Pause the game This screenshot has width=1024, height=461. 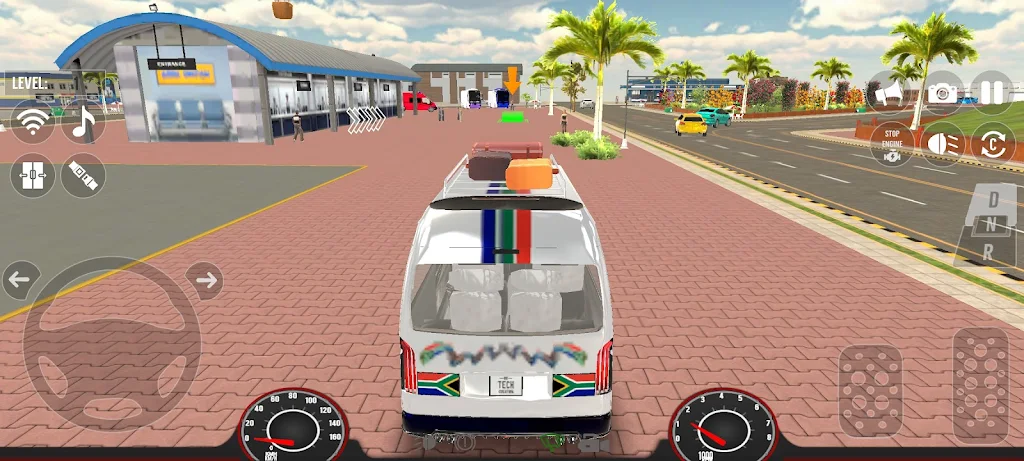[x=992, y=93]
